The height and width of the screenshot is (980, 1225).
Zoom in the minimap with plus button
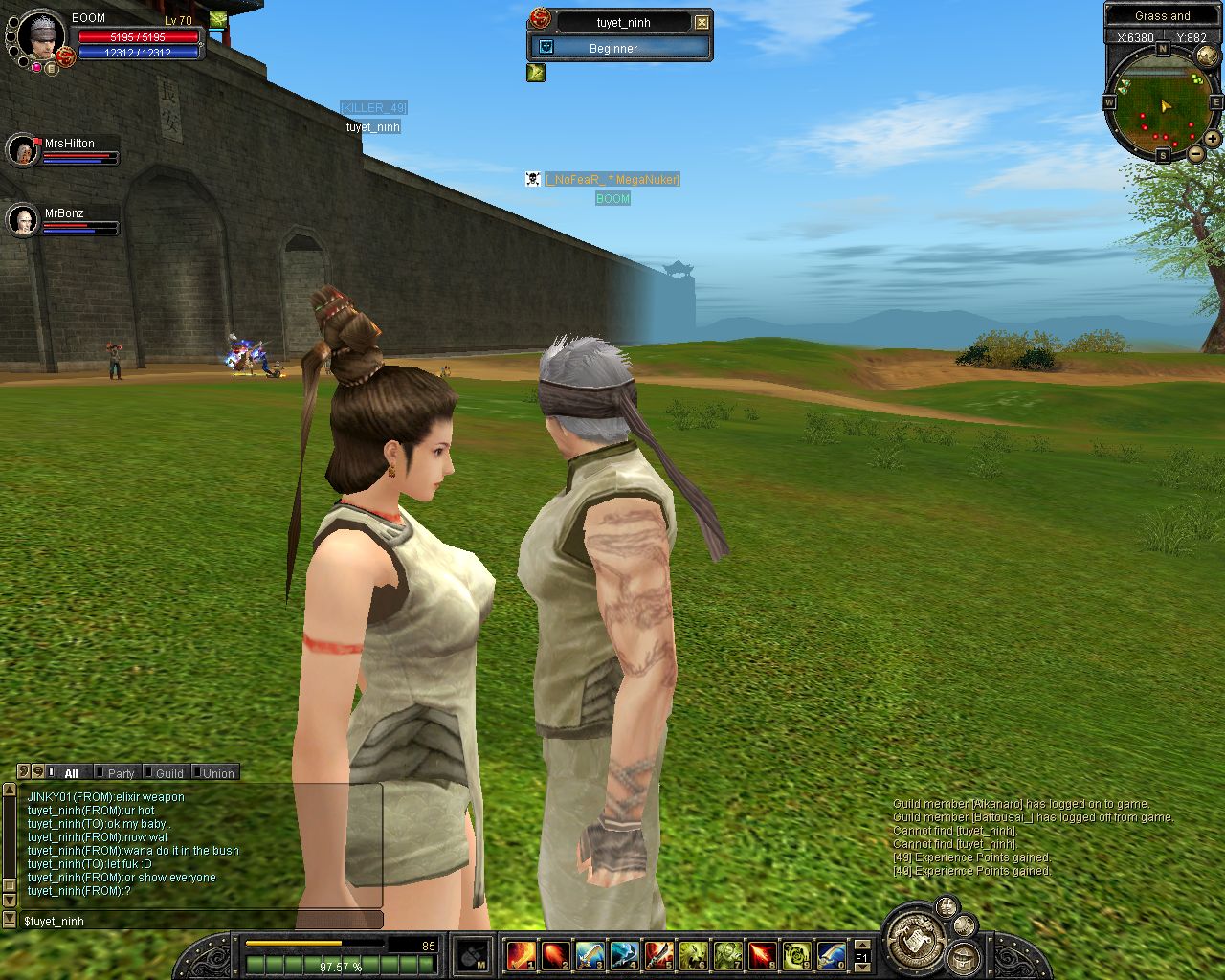1212,140
